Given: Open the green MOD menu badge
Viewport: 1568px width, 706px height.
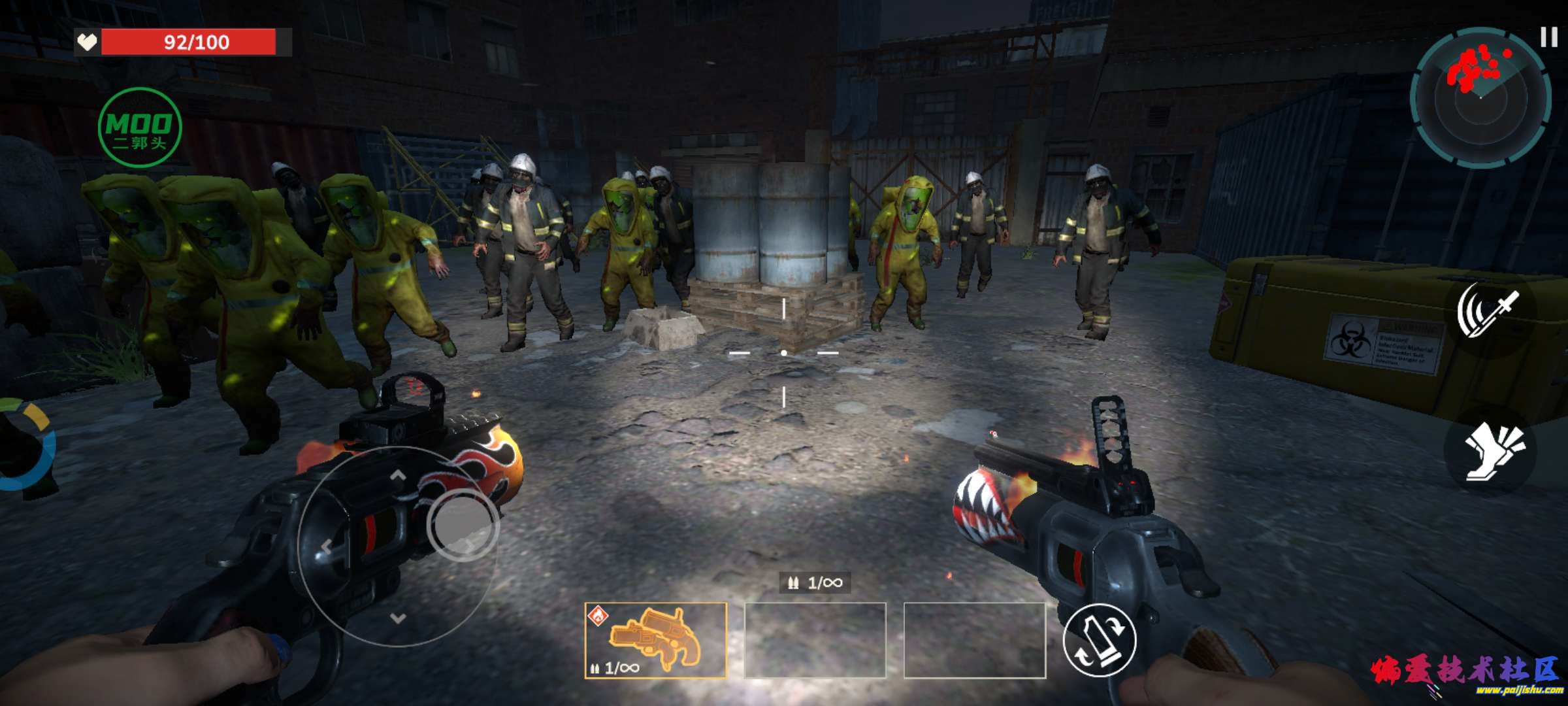Looking at the screenshot, I should click(x=139, y=128).
